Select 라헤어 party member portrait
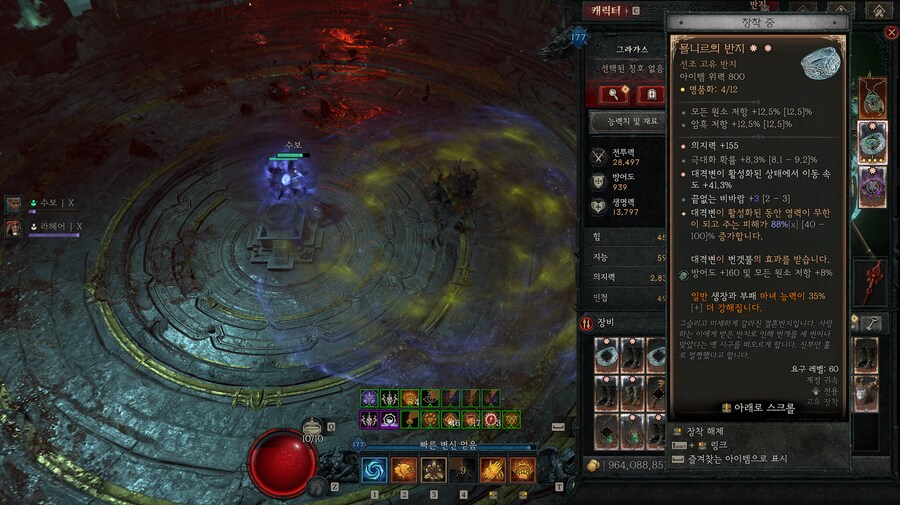The height and width of the screenshot is (505, 900). (x=15, y=227)
